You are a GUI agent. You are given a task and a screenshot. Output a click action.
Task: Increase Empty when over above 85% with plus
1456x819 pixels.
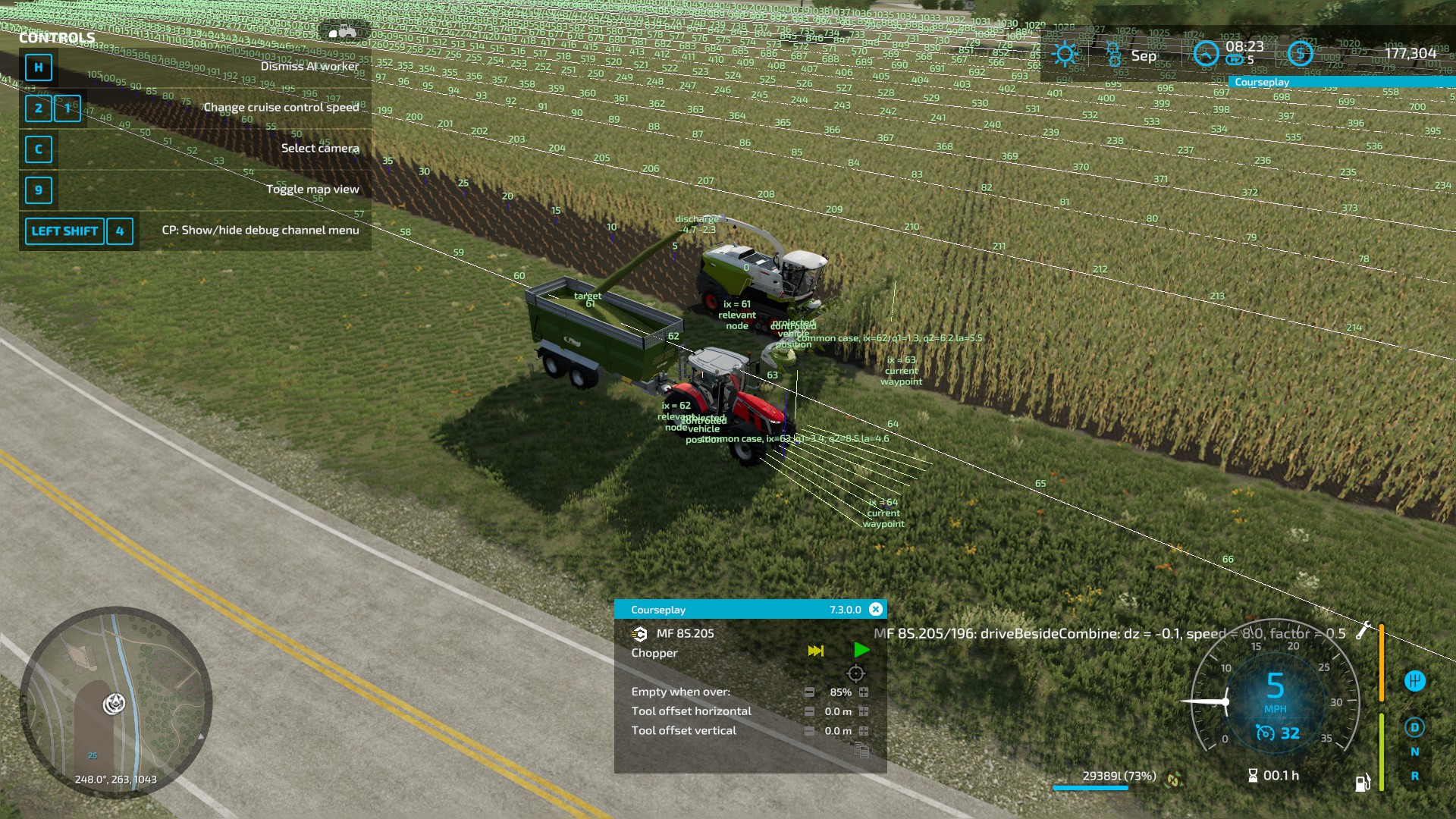(864, 692)
